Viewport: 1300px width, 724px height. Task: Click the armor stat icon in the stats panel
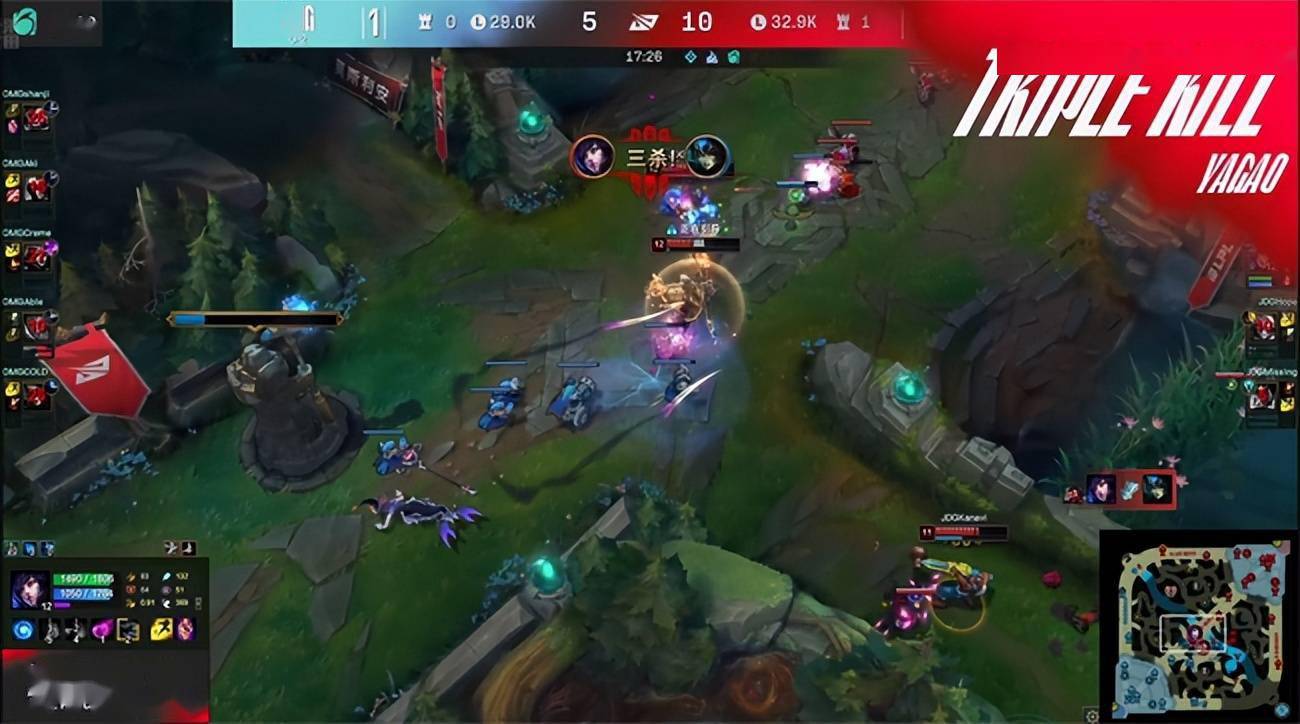click(132, 590)
